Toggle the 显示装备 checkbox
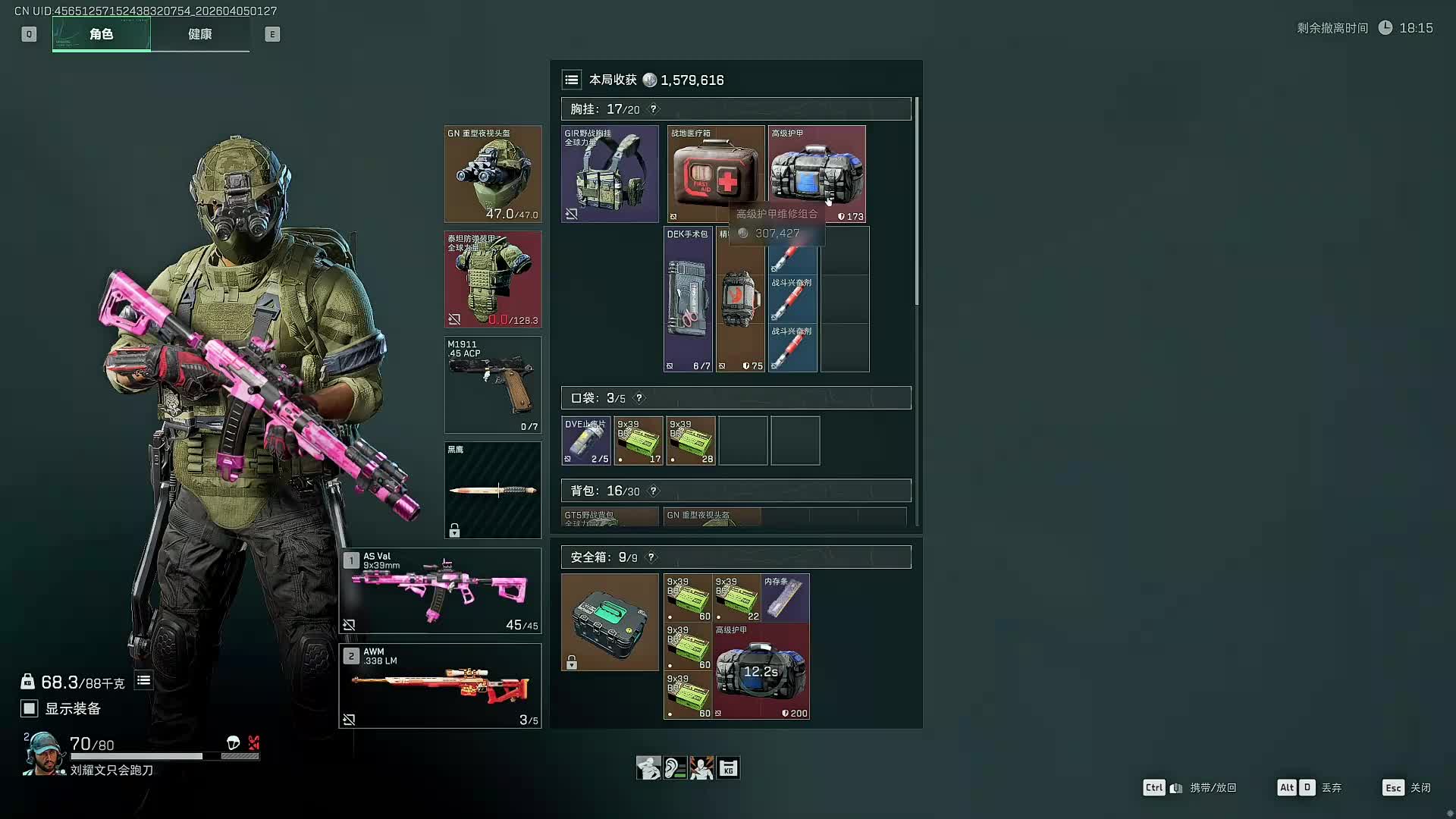The height and width of the screenshot is (819, 1456). click(x=29, y=708)
